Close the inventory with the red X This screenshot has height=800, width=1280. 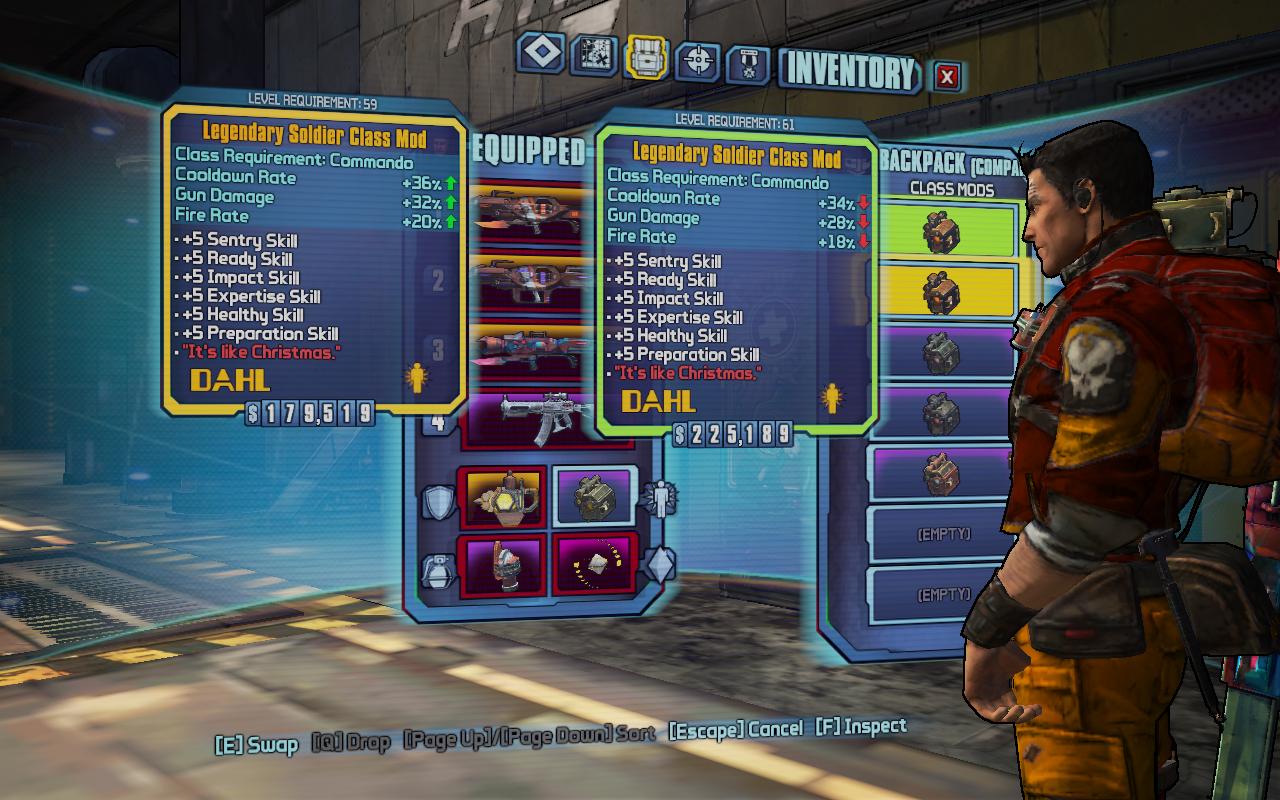coord(947,76)
